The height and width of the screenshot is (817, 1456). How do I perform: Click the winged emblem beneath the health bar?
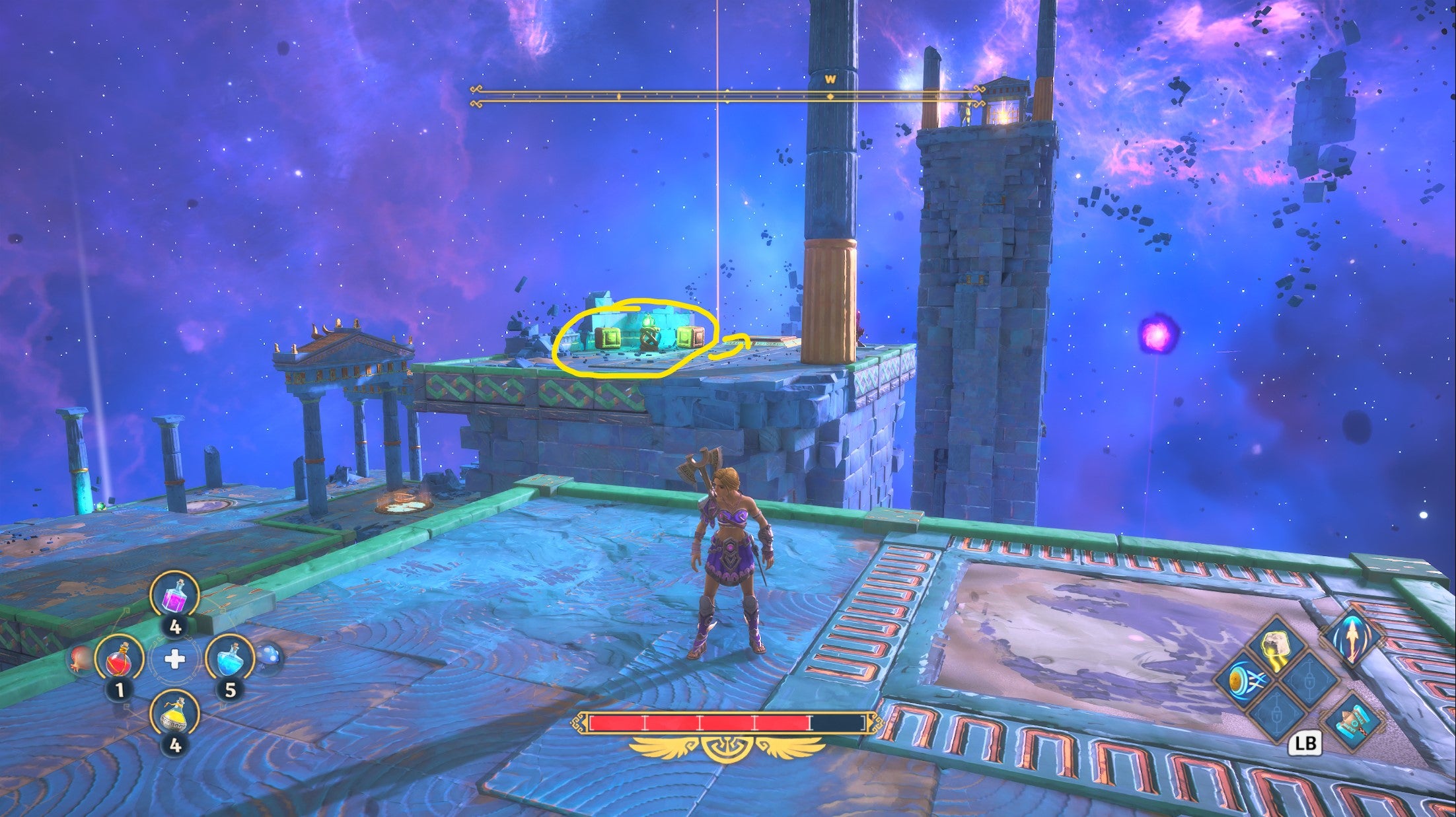tap(727, 750)
